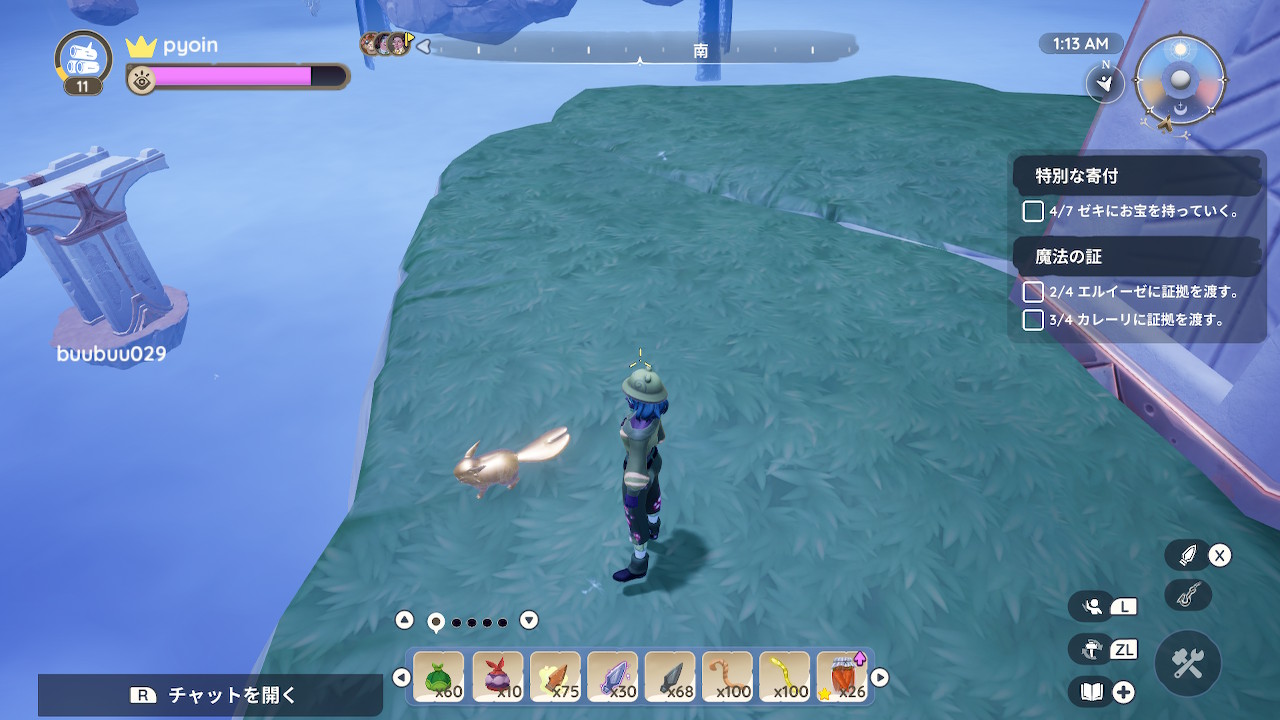Choose the orange arrowhead stack of 75

click(555, 677)
